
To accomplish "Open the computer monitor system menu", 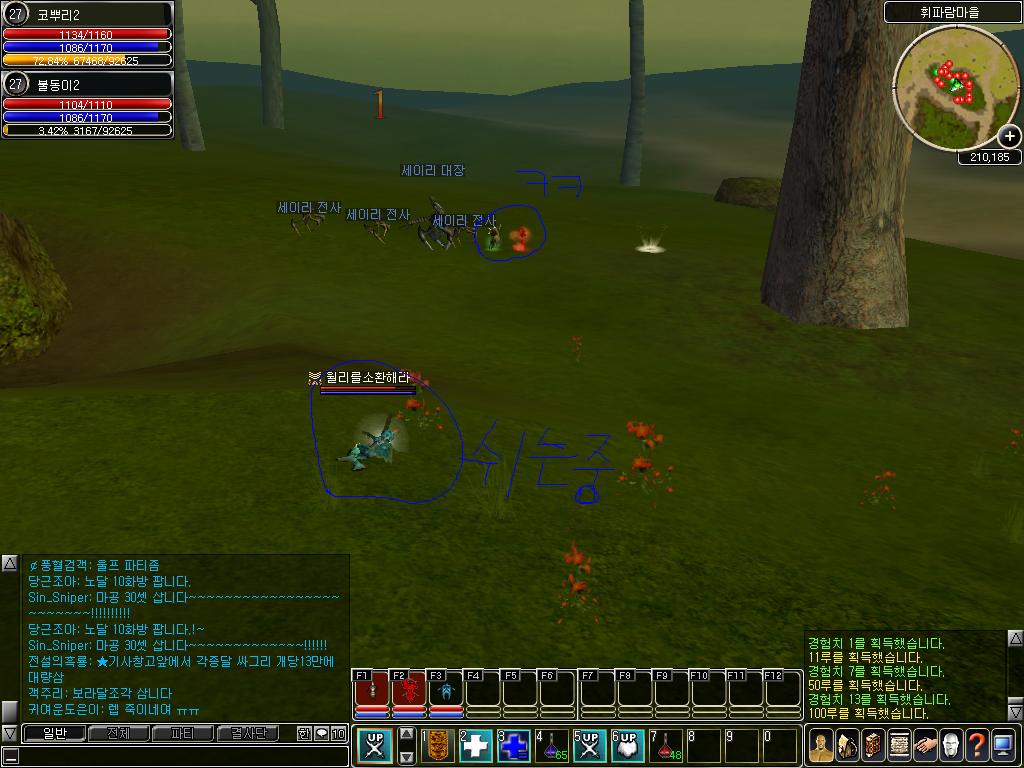I will (x=1003, y=745).
